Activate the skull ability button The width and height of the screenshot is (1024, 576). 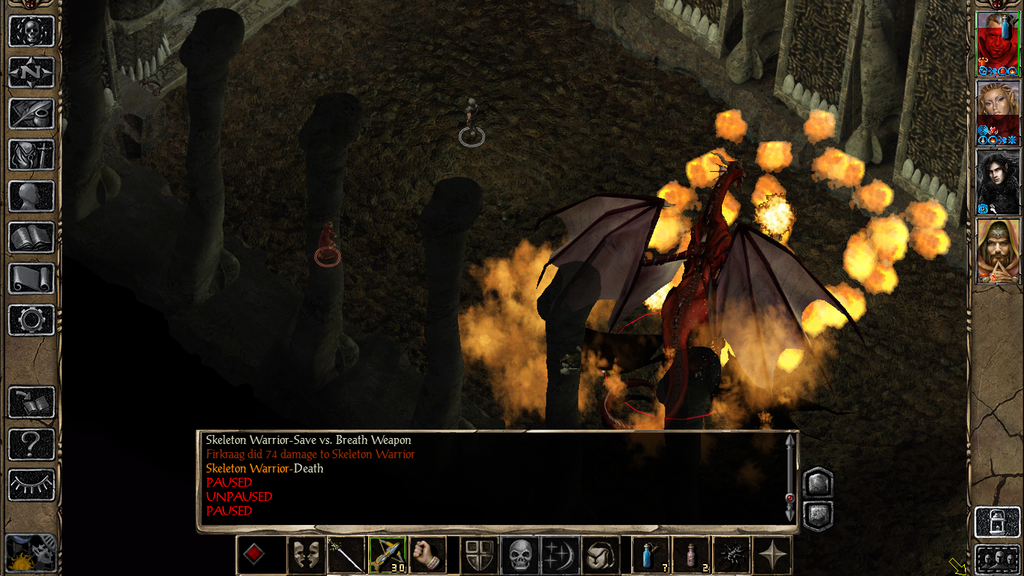click(x=520, y=555)
